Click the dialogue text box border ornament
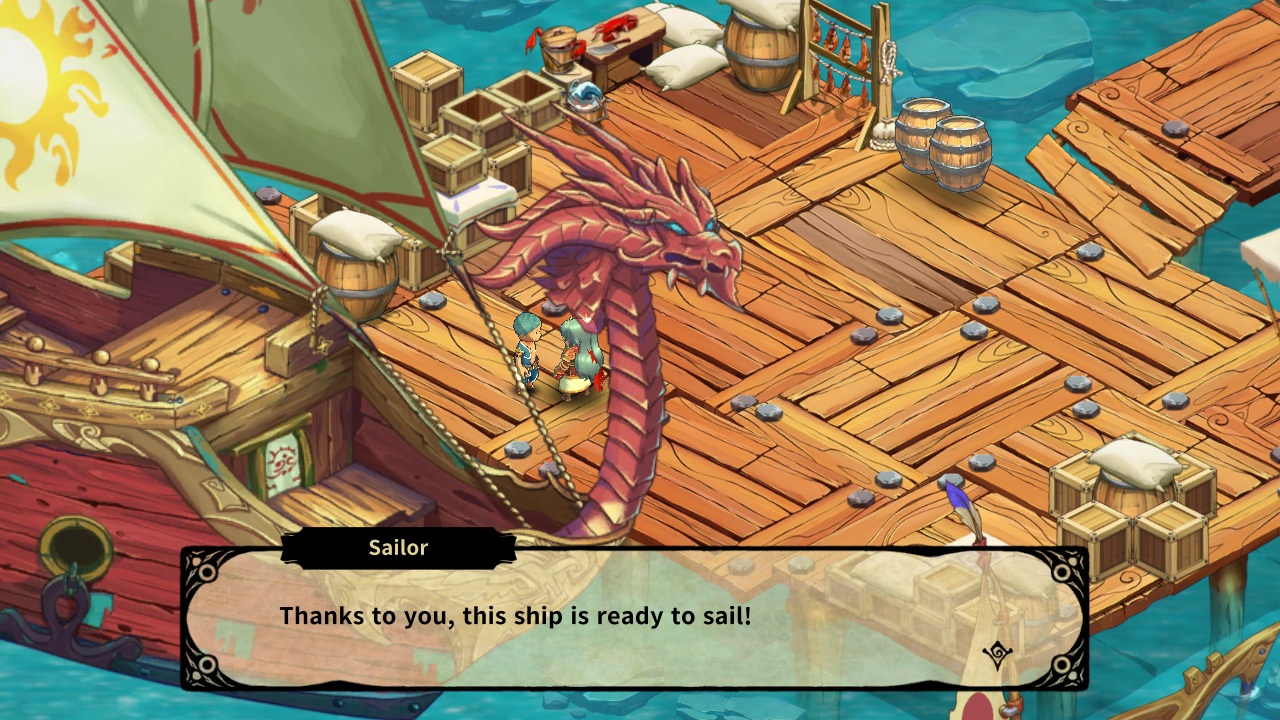Image resolution: width=1280 pixels, height=720 pixels. click(x=207, y=575)
